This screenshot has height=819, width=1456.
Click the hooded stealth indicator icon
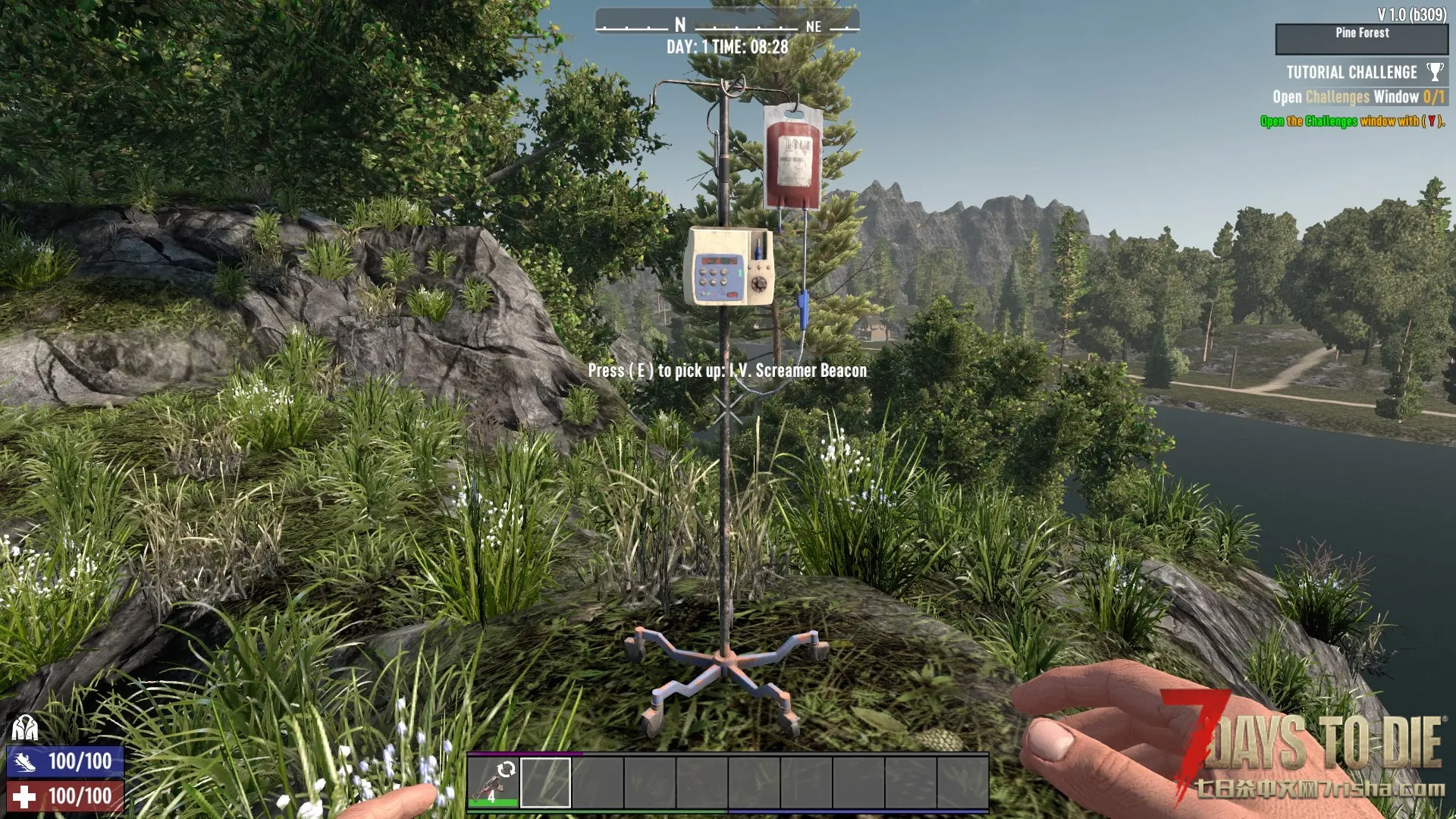[25, 729]
